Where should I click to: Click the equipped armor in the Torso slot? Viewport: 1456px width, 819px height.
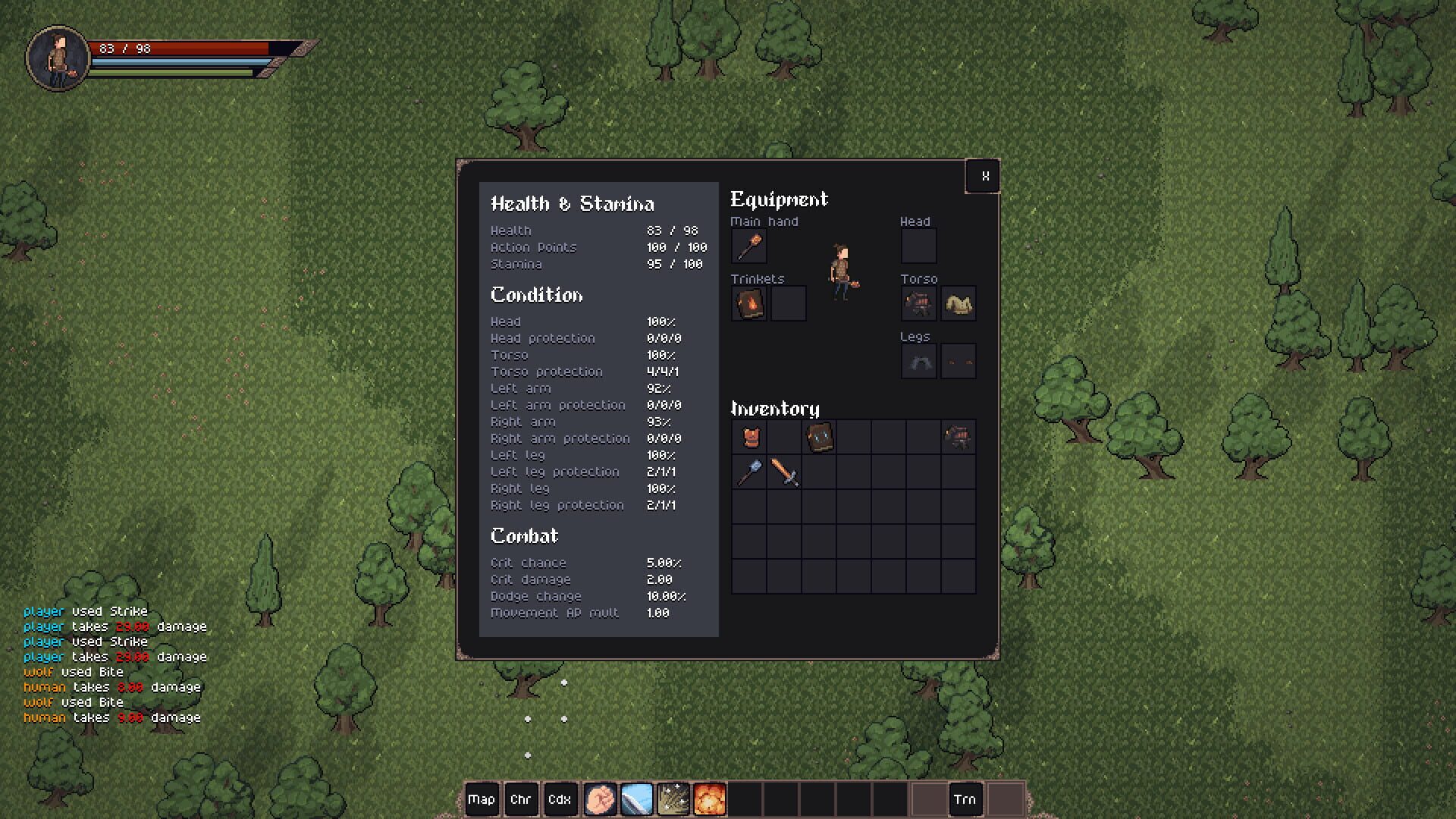[918, 303]
